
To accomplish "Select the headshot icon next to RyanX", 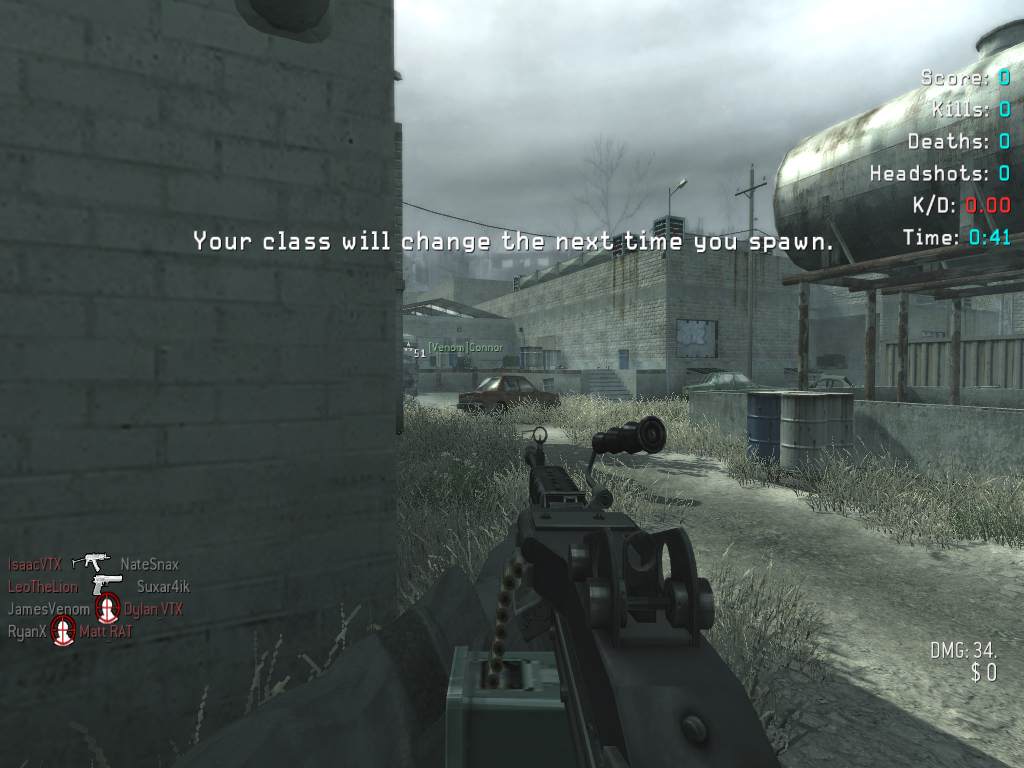I will pyautogui.click(x=63, y=630).
